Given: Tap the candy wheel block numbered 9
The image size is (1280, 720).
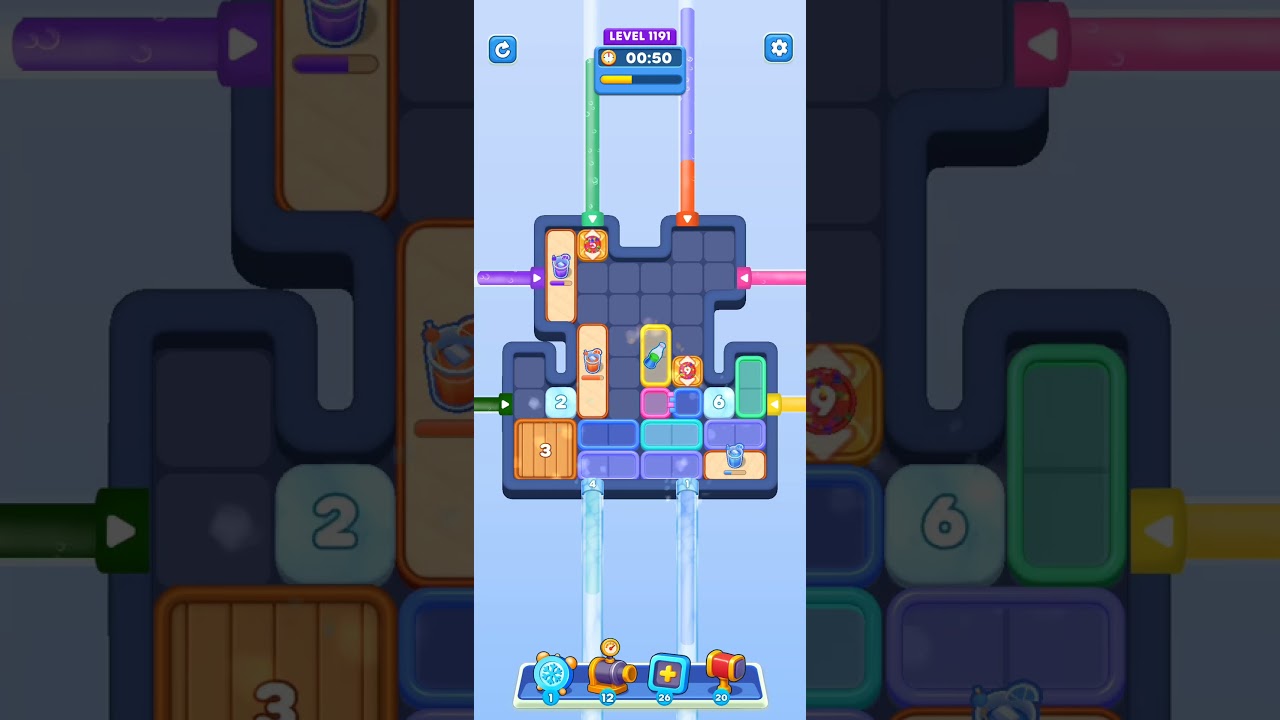Looking at the screenshot, I should click(688, 372).
